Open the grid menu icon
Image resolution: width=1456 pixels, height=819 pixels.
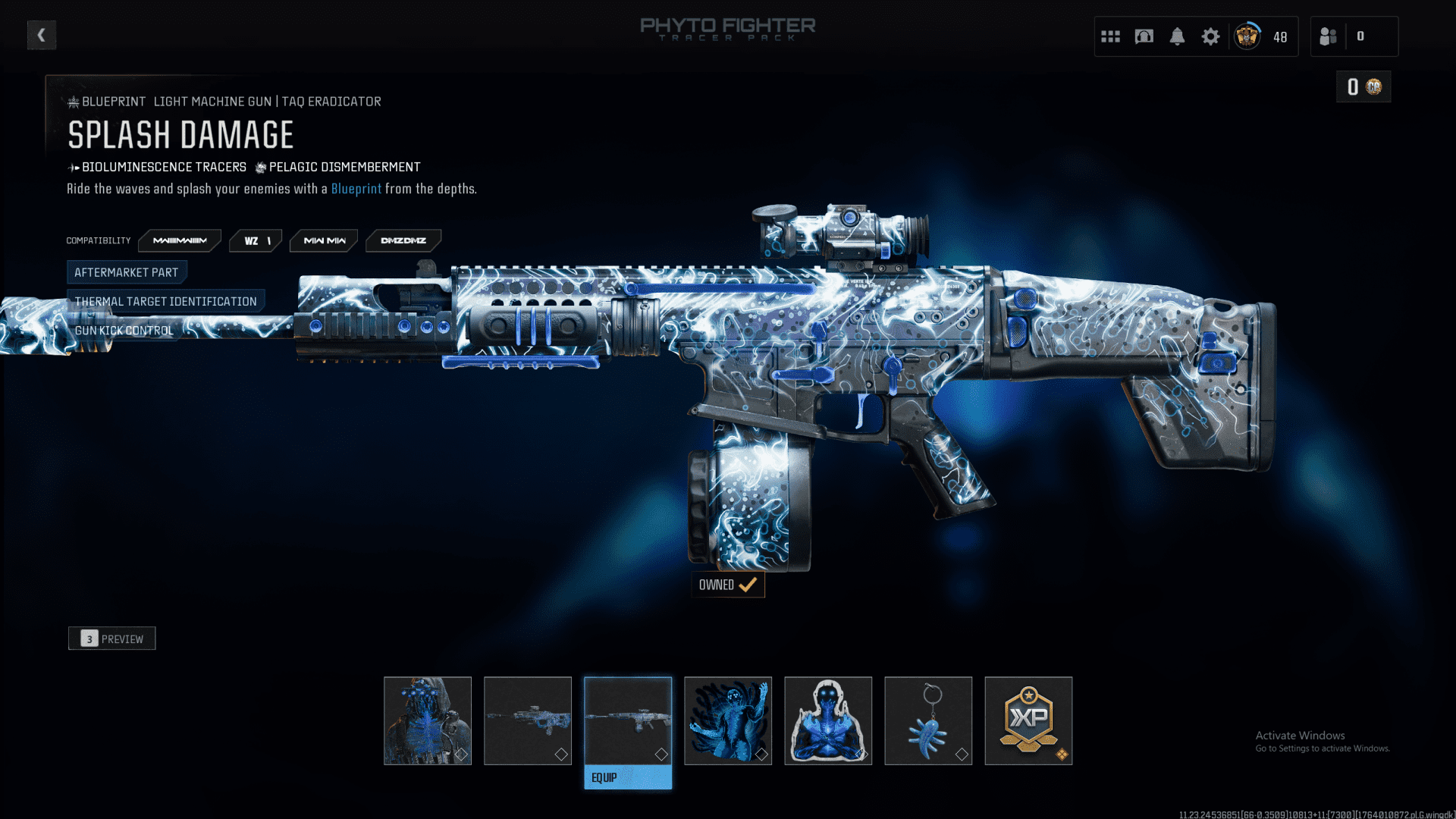pyautogui.click(x=1110, y=36)
